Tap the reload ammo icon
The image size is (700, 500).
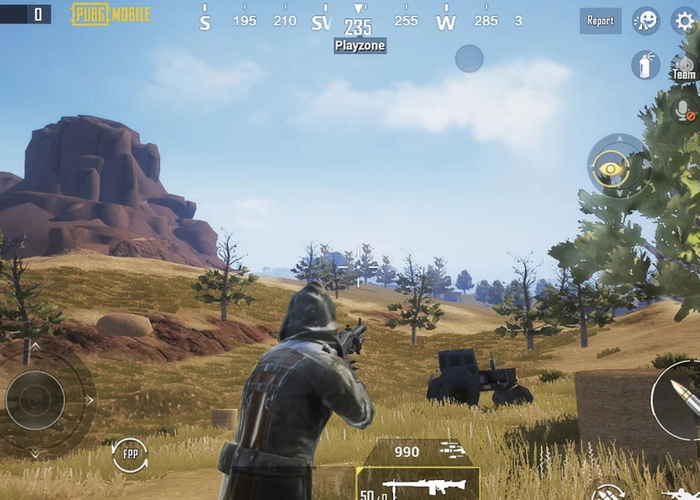tap(609, 492)
